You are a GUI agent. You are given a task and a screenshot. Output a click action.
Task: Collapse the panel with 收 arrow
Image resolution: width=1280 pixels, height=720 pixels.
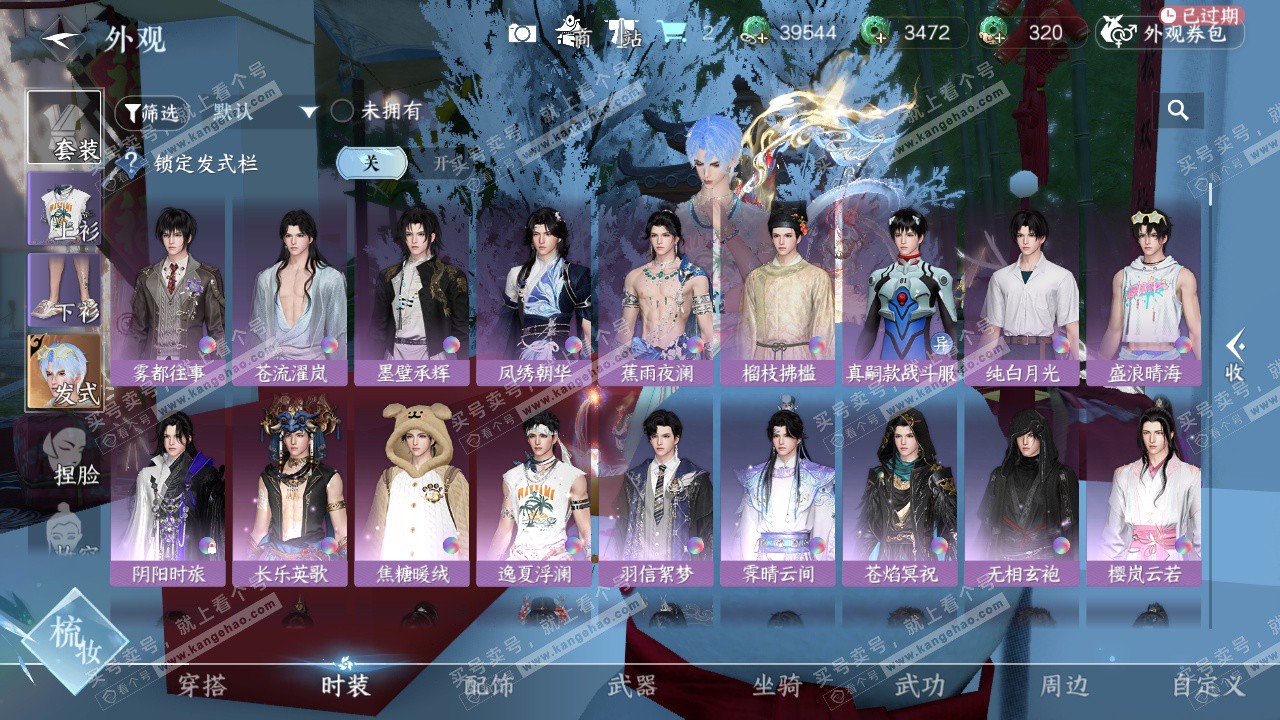1236,356
